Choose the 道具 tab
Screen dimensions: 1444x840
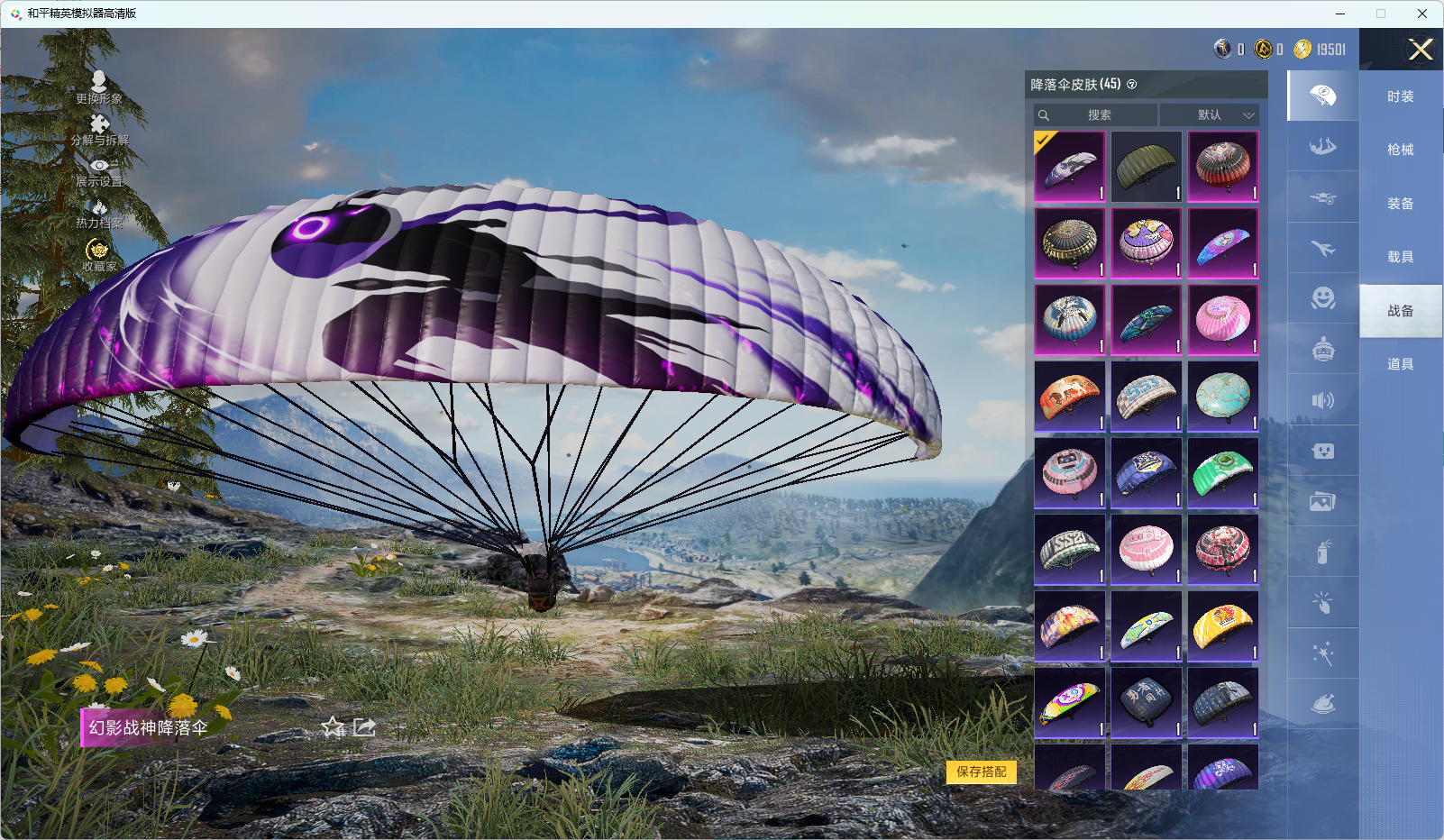[1400, 364]
